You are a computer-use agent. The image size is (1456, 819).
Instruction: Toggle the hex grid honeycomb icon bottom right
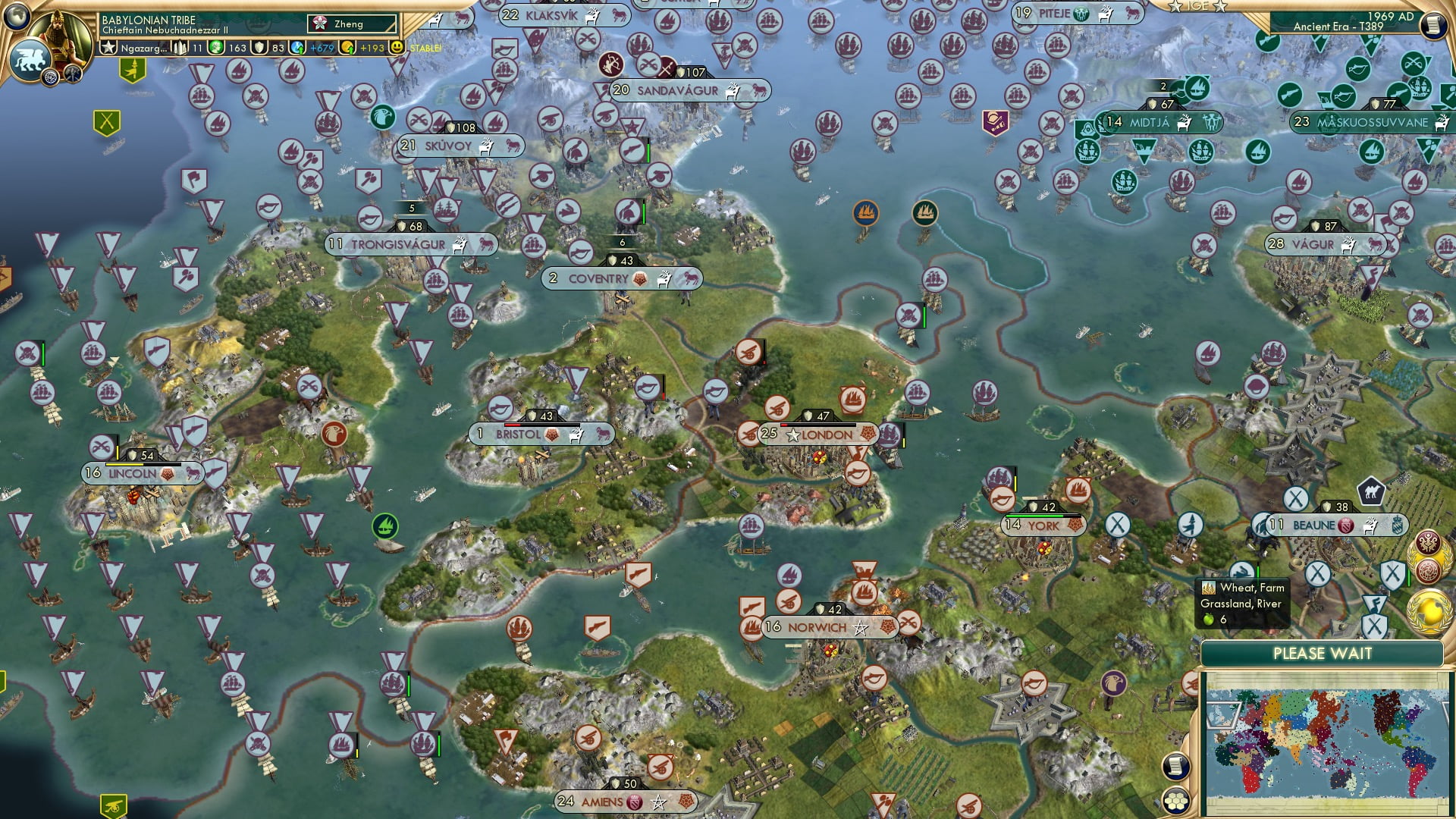pos(1177,800)
